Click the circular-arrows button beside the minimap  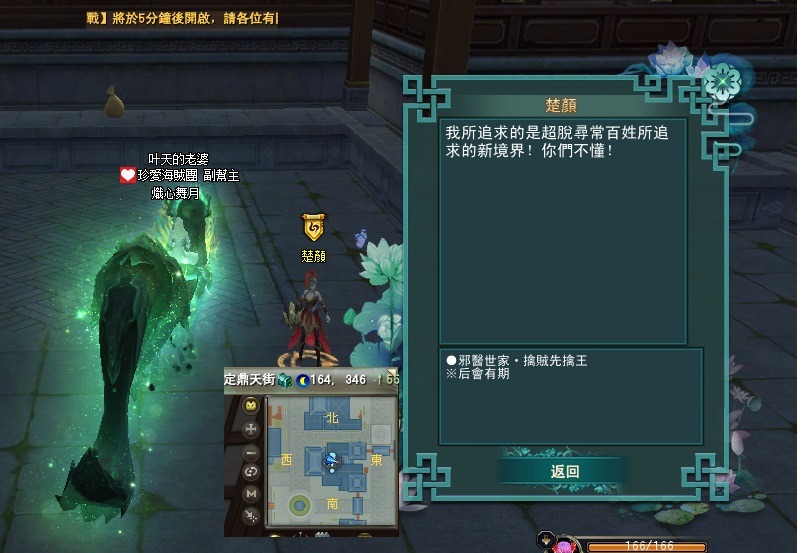click(x=251, y=472)
